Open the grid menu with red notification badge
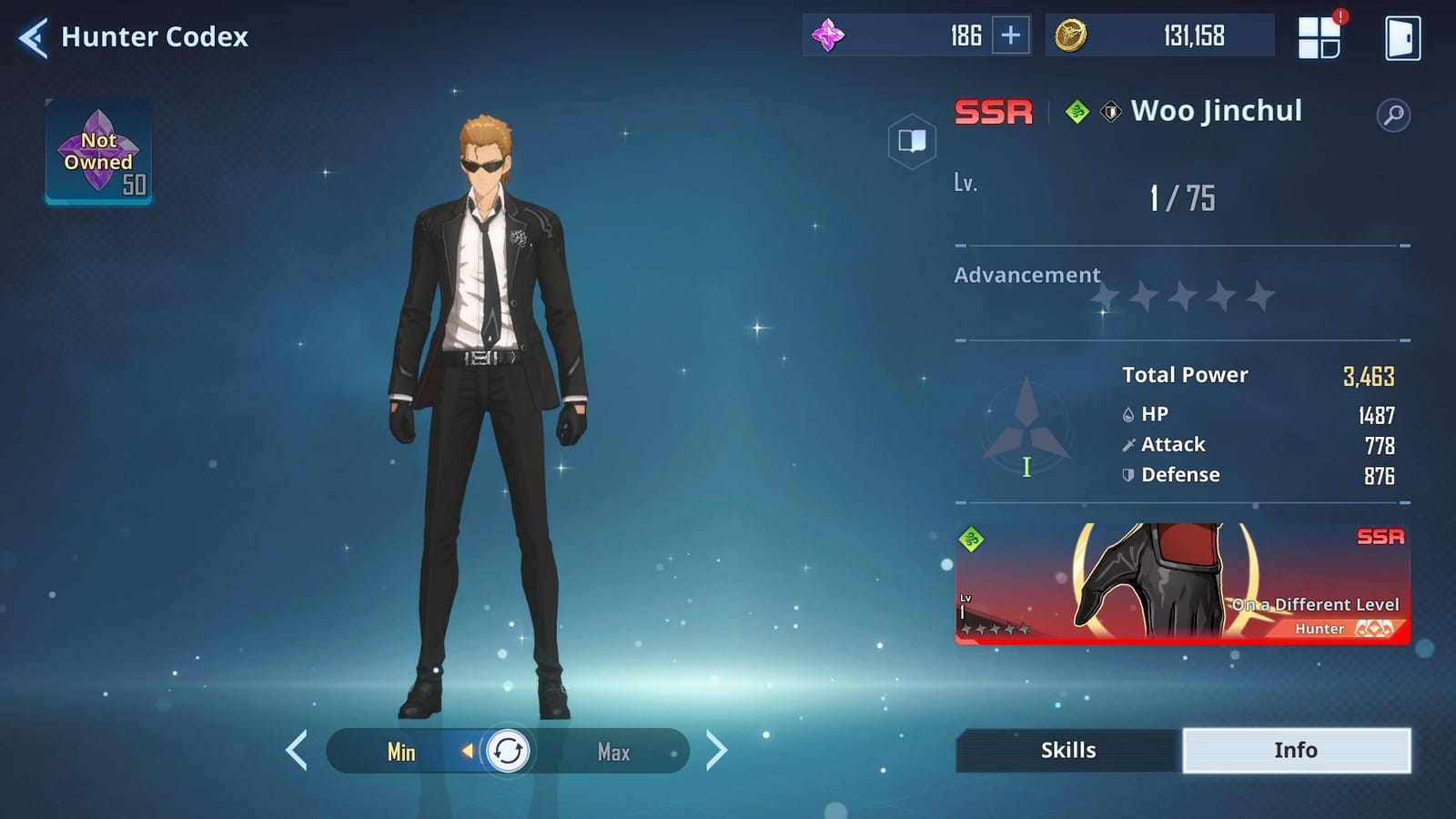The image size is (1456, 819). [1319, 36]
